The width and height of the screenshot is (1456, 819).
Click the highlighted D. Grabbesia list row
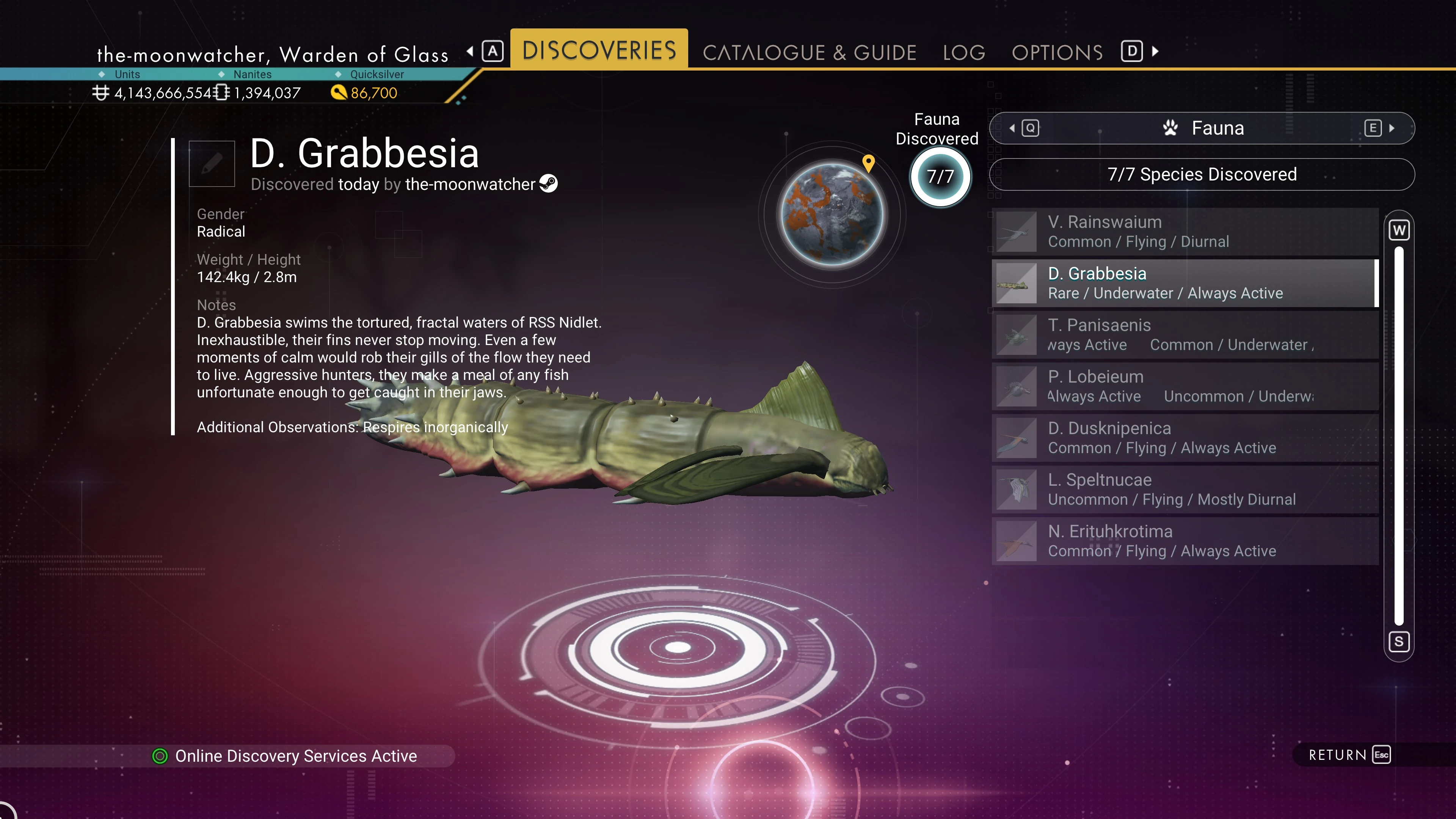1185,283
